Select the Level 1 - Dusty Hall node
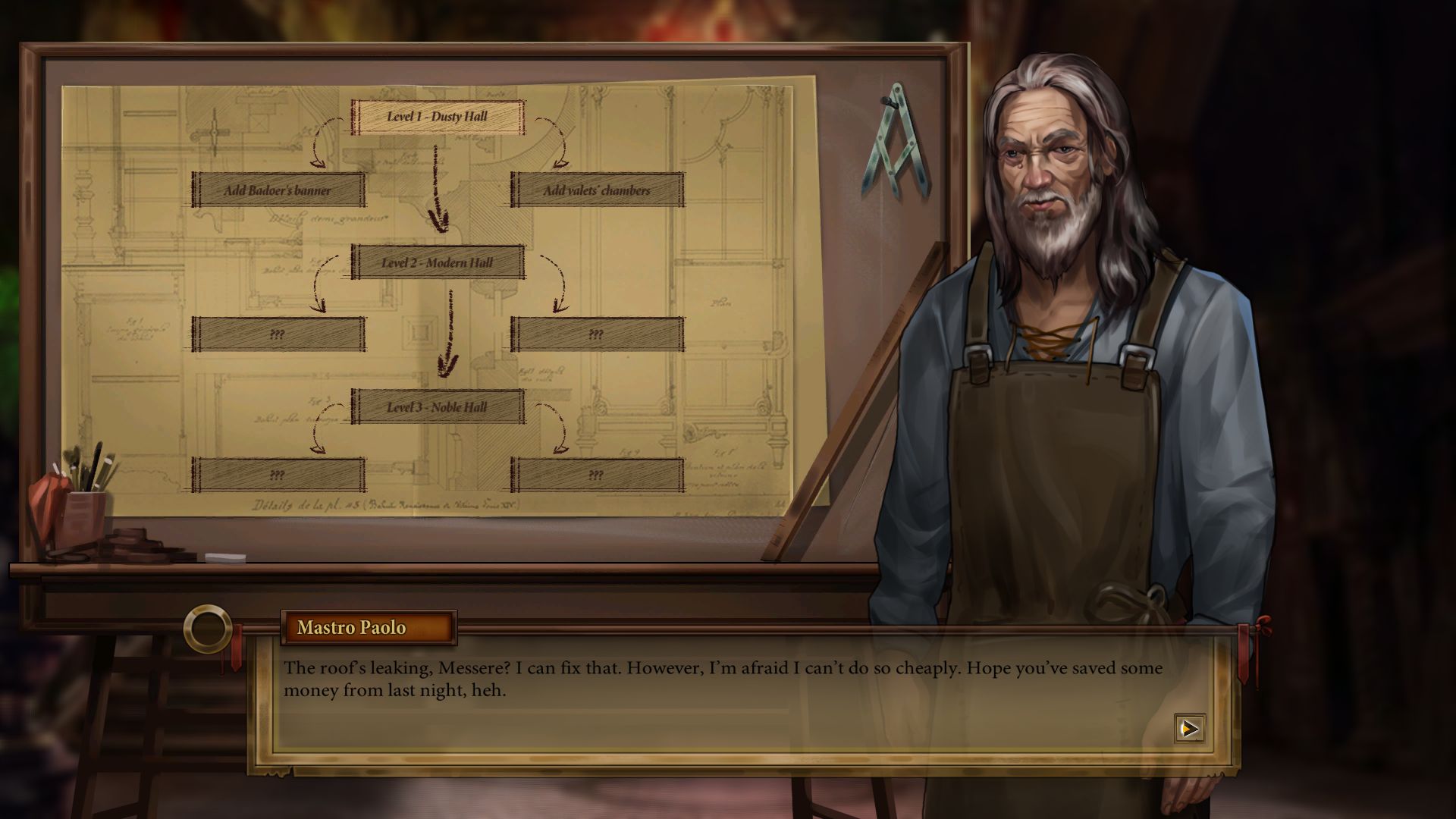The width and height of the screenshot is (1456, 819). [438, 117]
